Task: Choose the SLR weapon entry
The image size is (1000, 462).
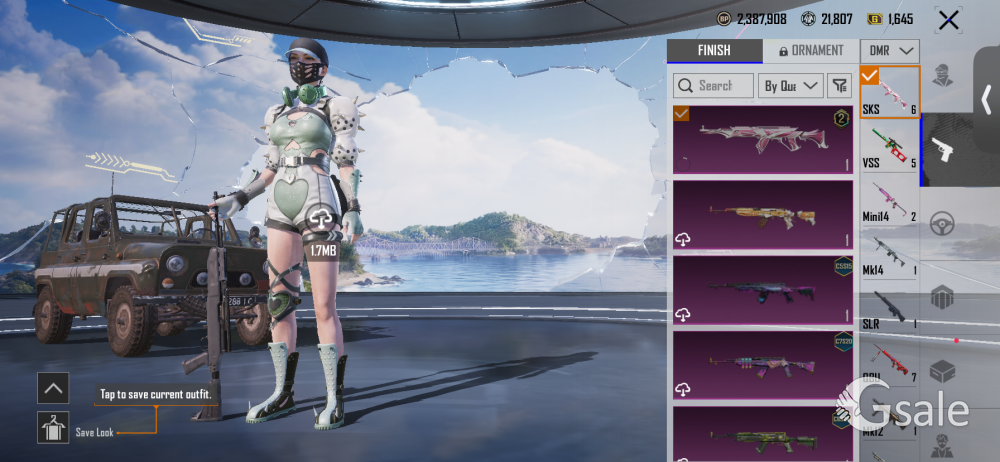Action: click(x=890, y=306)
